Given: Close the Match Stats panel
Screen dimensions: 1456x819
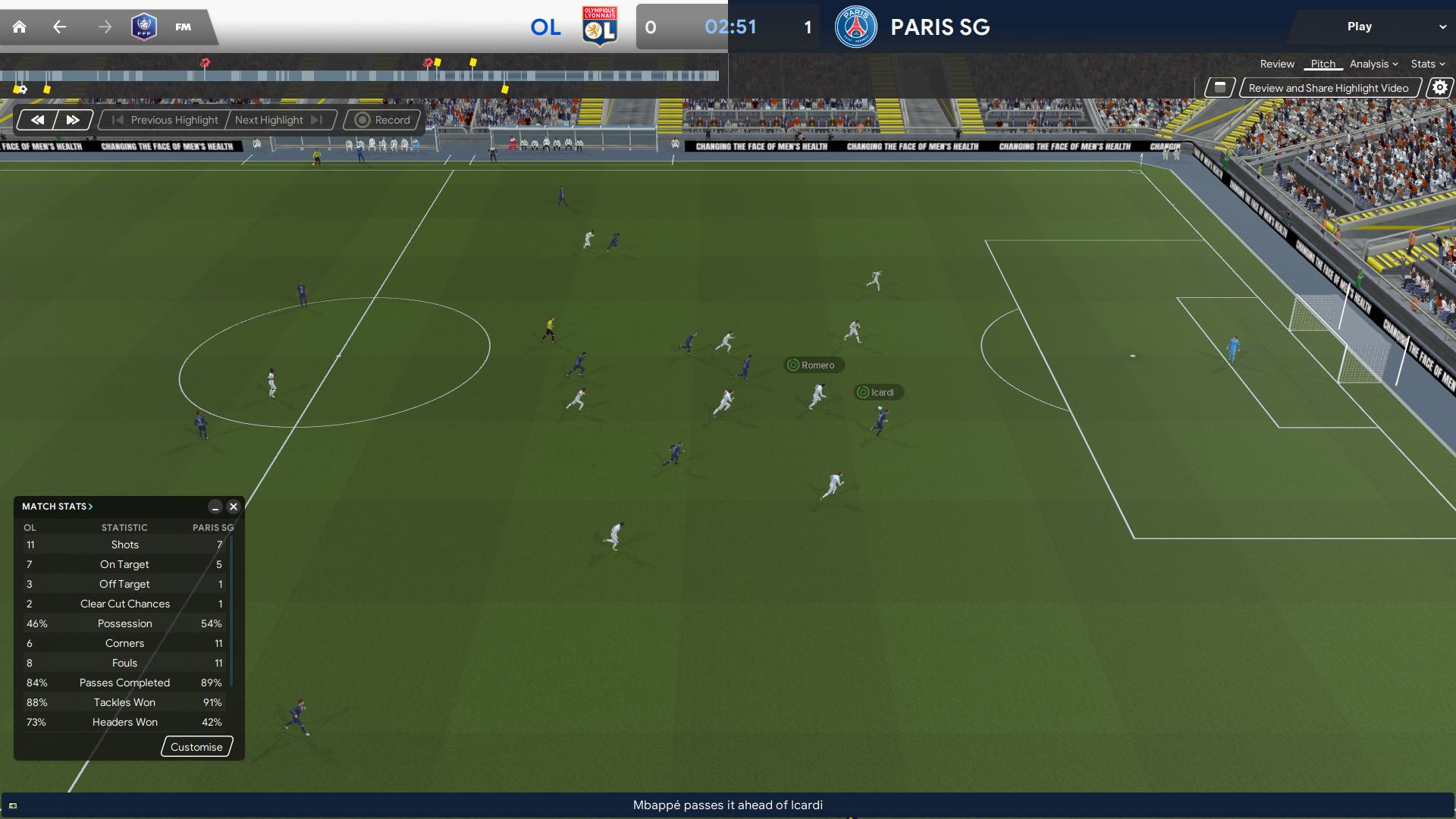Looking at the screenshot, I should click(234, 507).
